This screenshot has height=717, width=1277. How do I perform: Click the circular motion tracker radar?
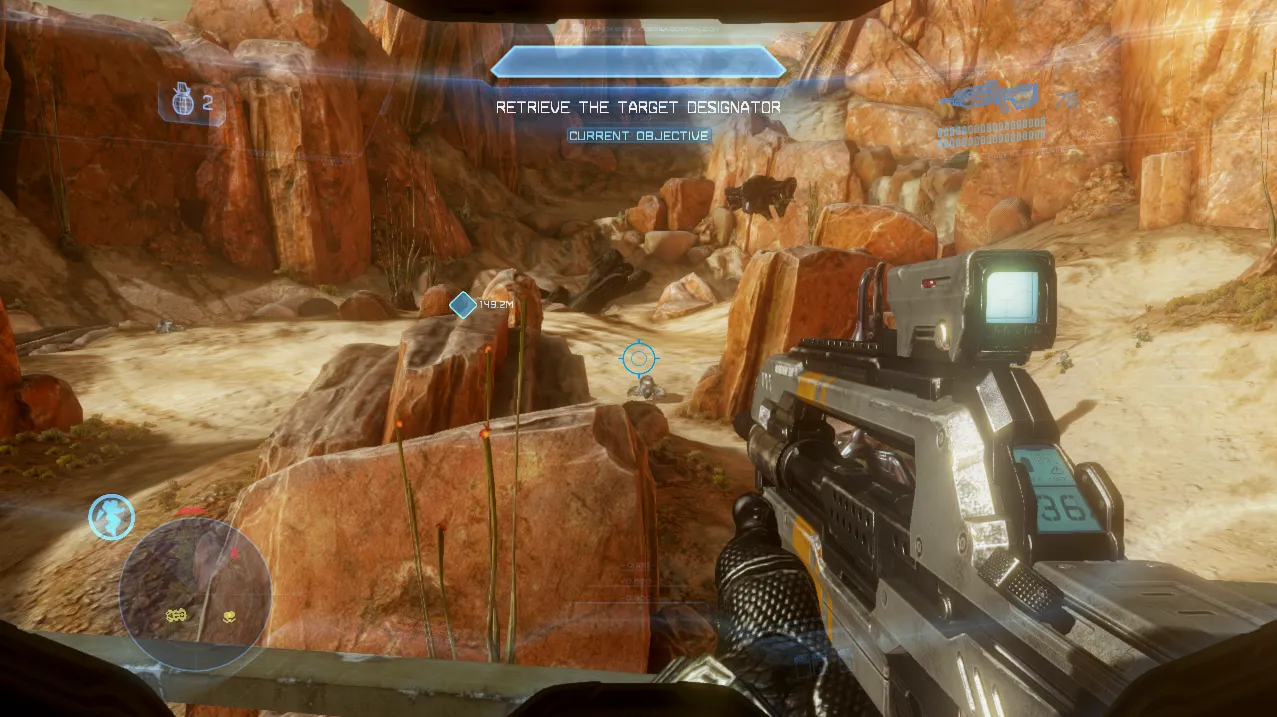(x=195, y=593)
